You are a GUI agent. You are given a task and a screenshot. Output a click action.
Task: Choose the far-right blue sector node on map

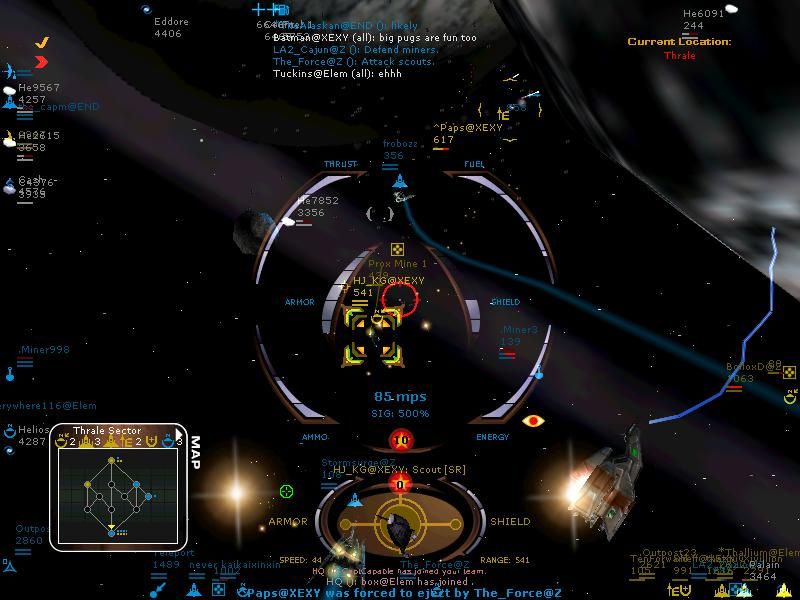coord(150,496)
